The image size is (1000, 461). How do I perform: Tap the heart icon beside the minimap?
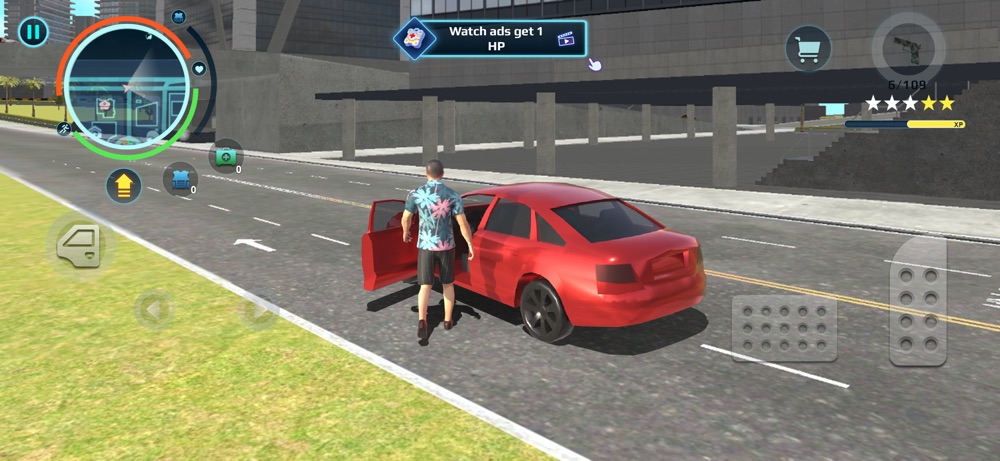tap(199, 69)
